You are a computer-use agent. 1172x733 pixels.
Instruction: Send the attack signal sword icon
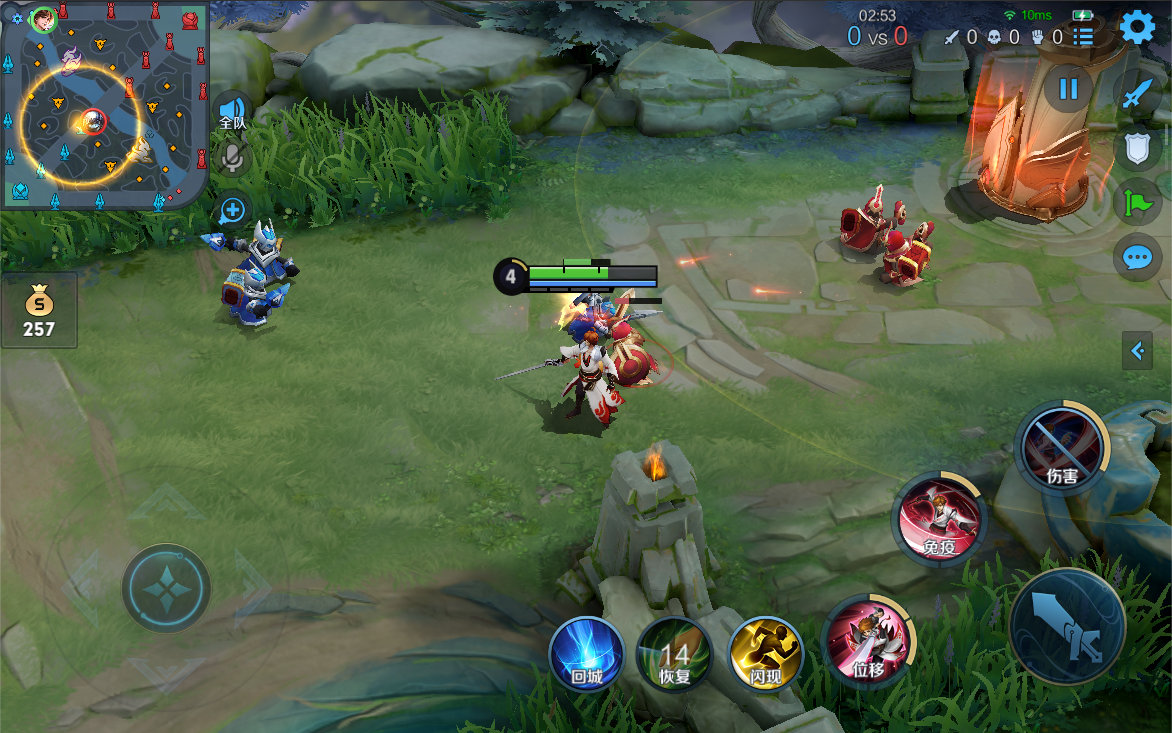click(x=1137, y=93)
